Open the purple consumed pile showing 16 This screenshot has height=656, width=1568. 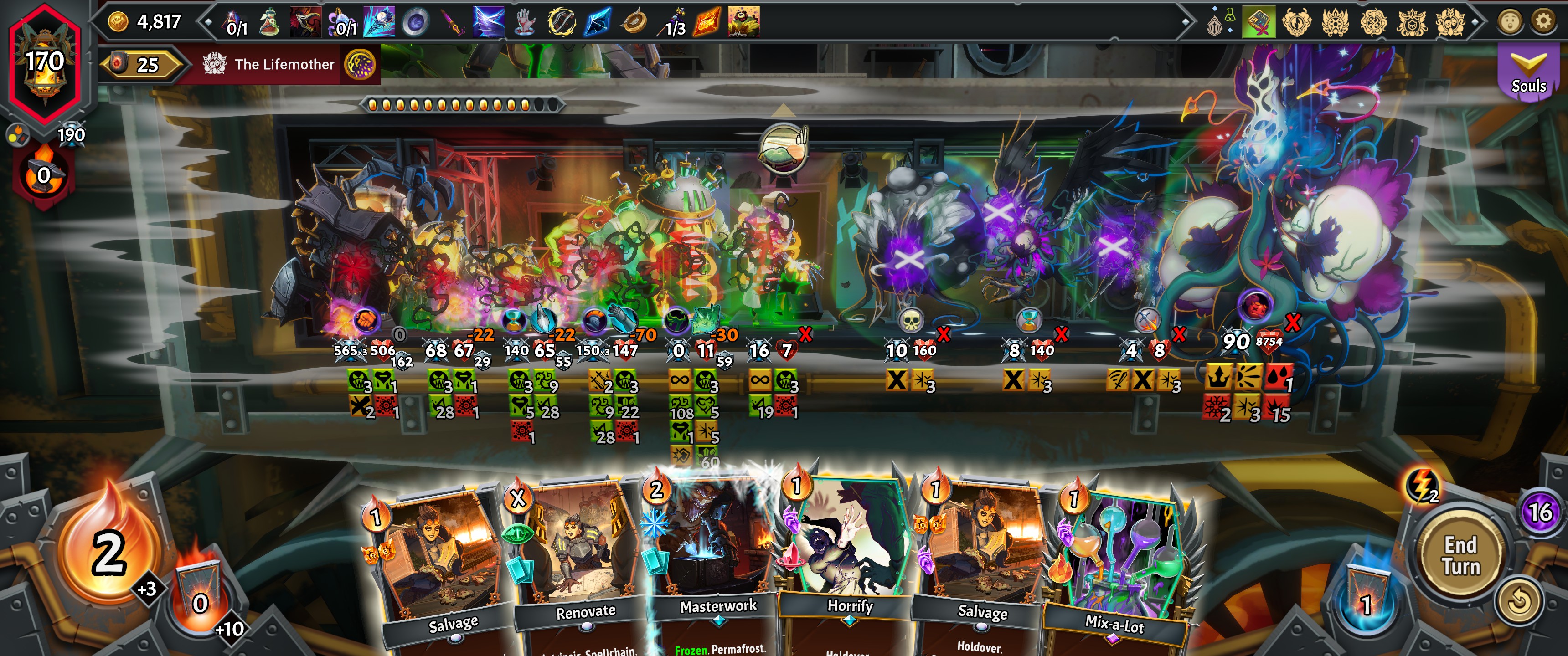(1540, 512)
